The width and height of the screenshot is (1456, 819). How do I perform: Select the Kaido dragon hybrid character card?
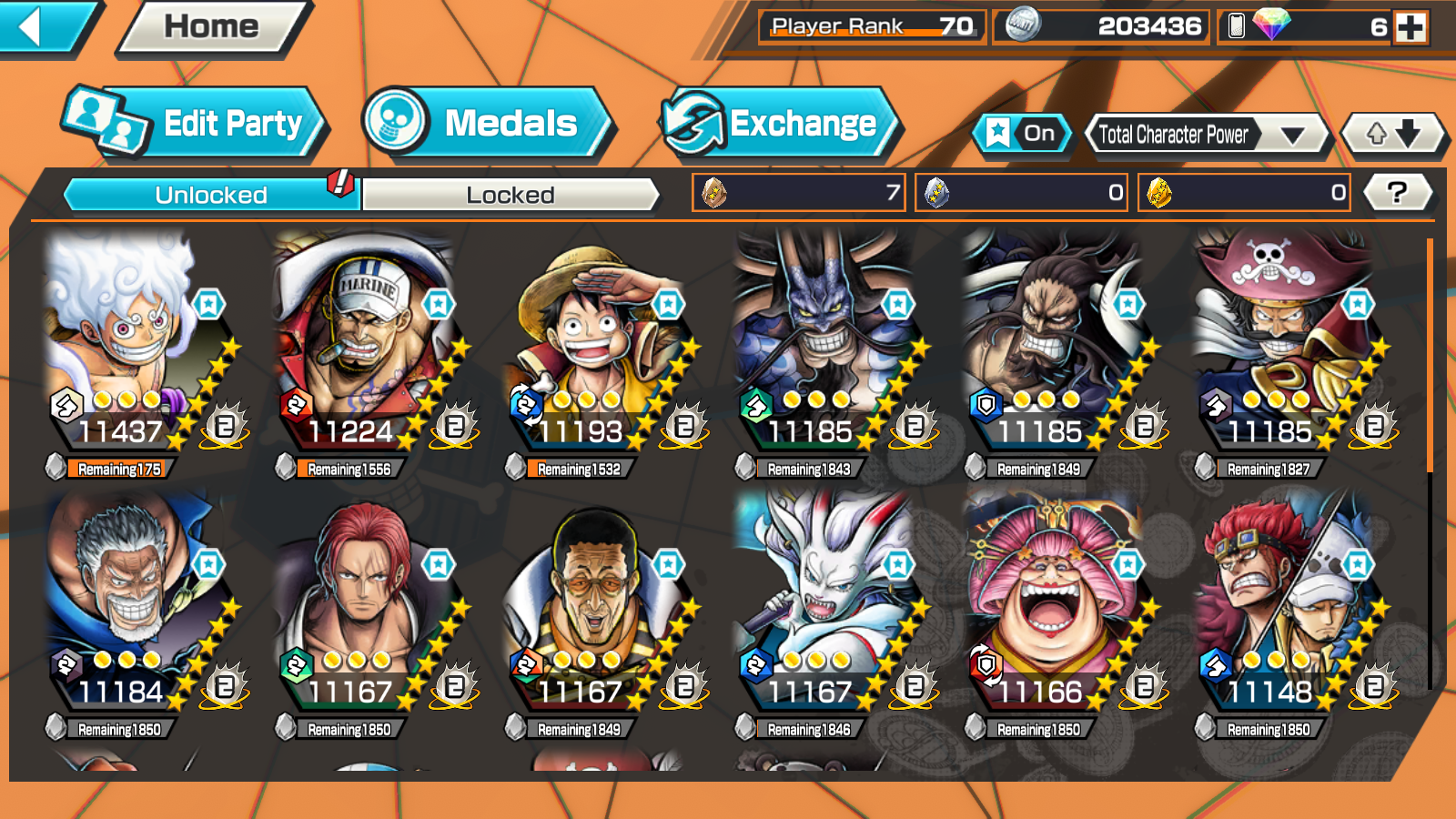(x=826, y=346)
